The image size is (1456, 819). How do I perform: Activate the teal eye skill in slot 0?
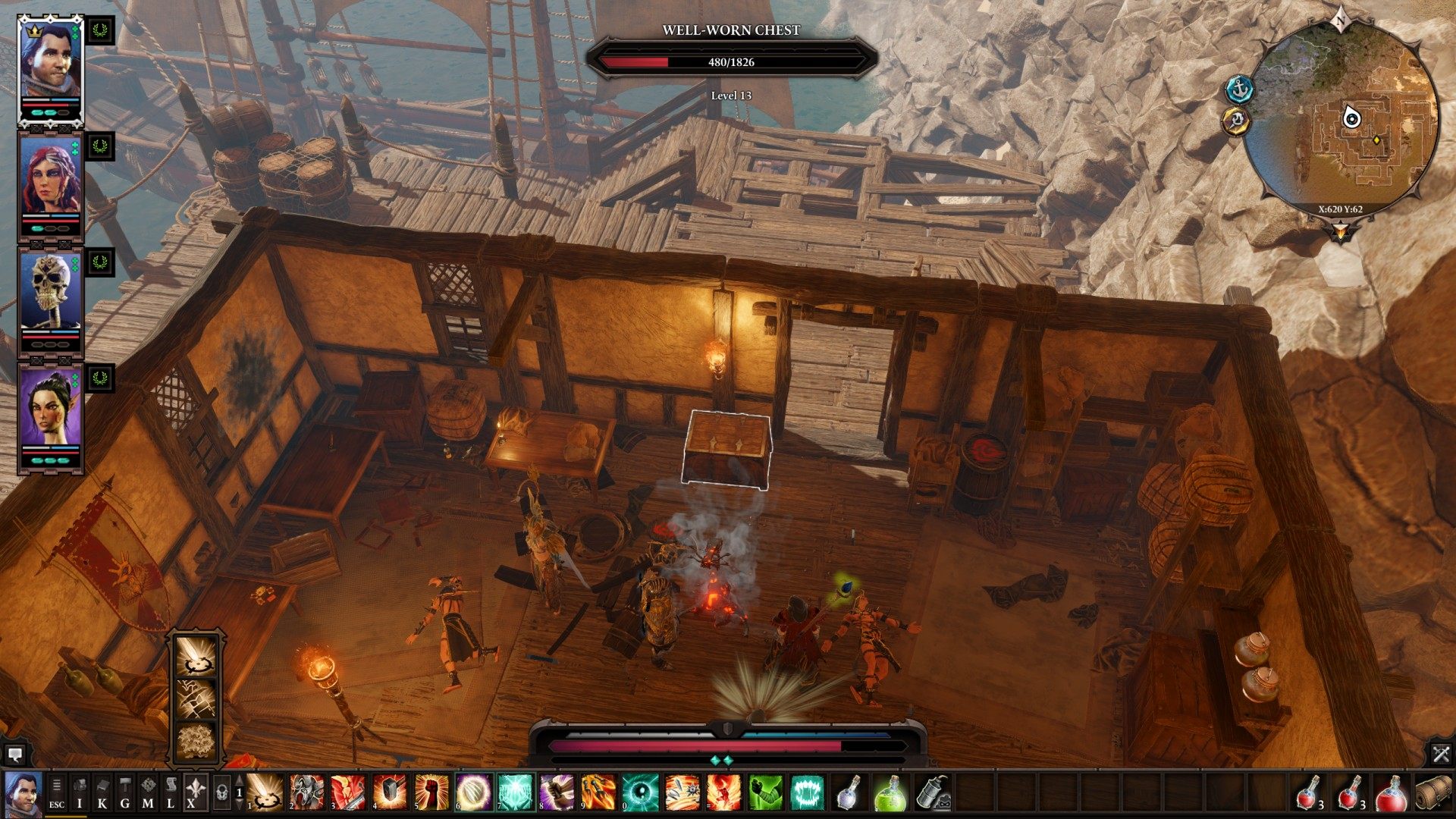tap(641, 792)
